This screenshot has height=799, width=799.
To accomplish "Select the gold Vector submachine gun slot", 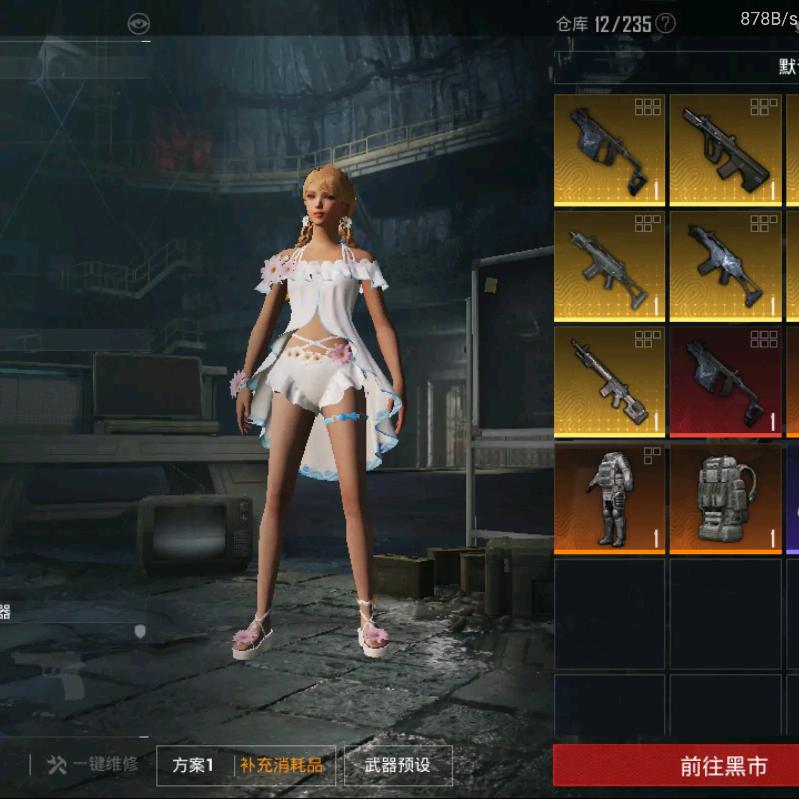I will tap(610, 149).
